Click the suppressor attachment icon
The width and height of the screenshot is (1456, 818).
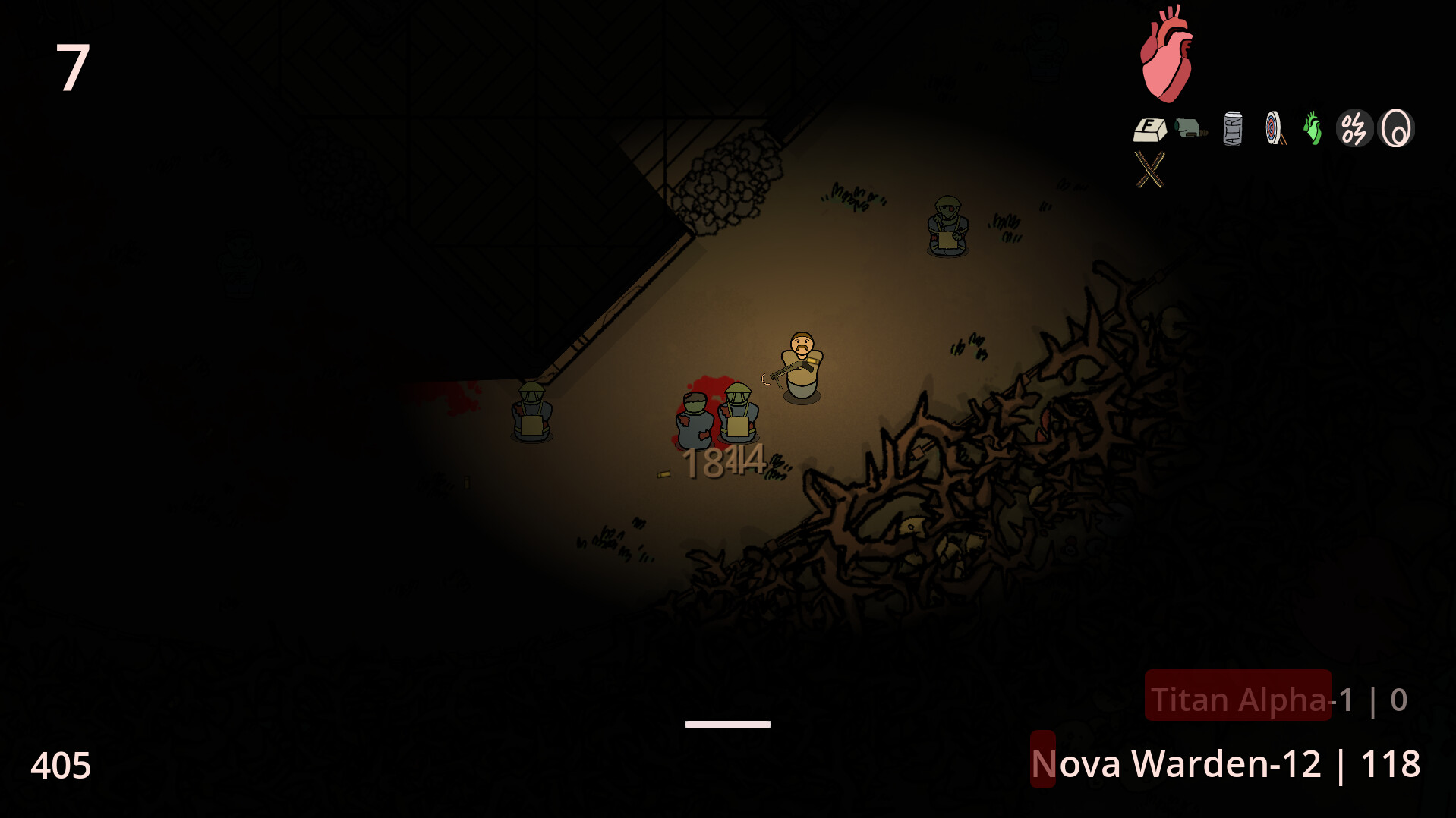click(x=1189, y=129)
